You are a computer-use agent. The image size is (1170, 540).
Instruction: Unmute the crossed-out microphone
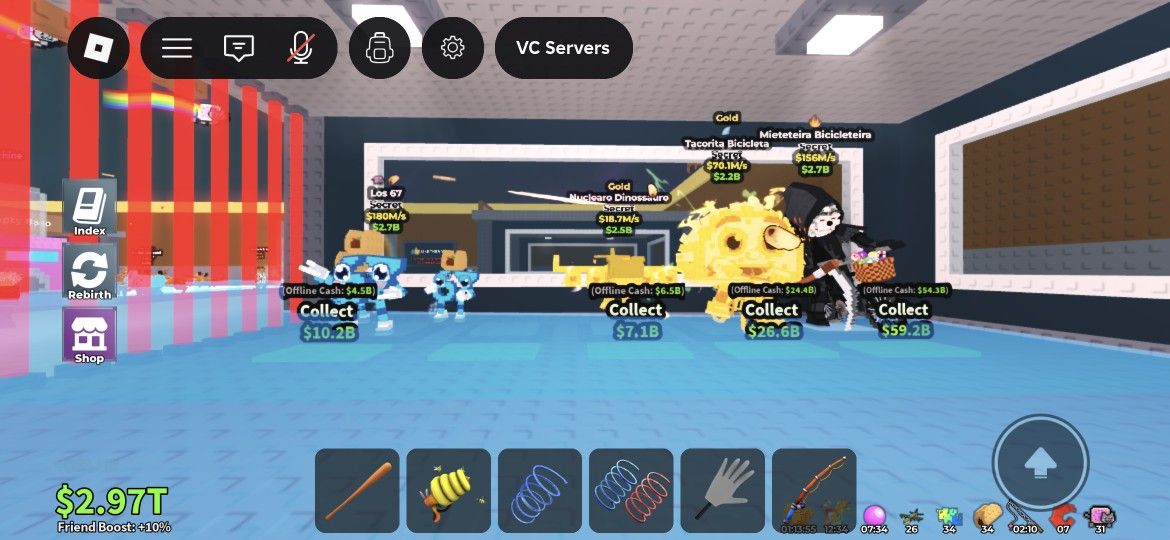pos(299,48)
